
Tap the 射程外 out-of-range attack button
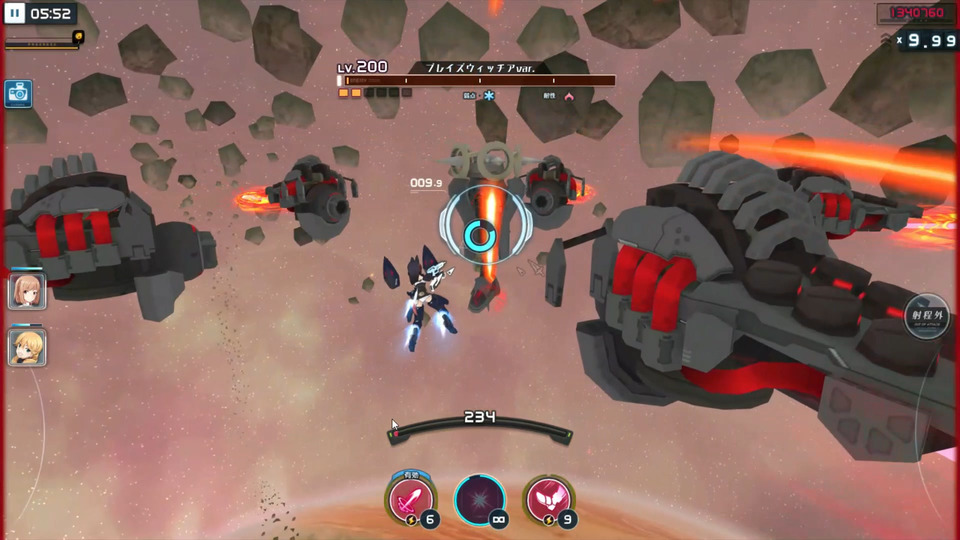[x=926, y=316]
